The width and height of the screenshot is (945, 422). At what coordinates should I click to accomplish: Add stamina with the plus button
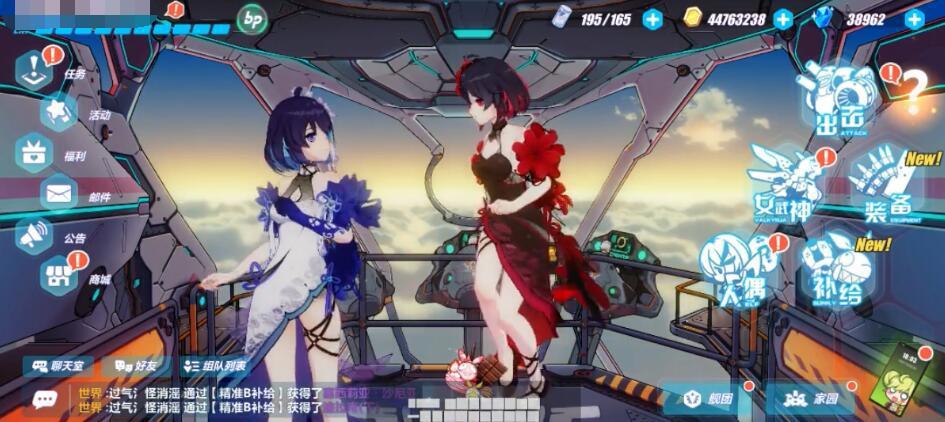pos(652,19)
